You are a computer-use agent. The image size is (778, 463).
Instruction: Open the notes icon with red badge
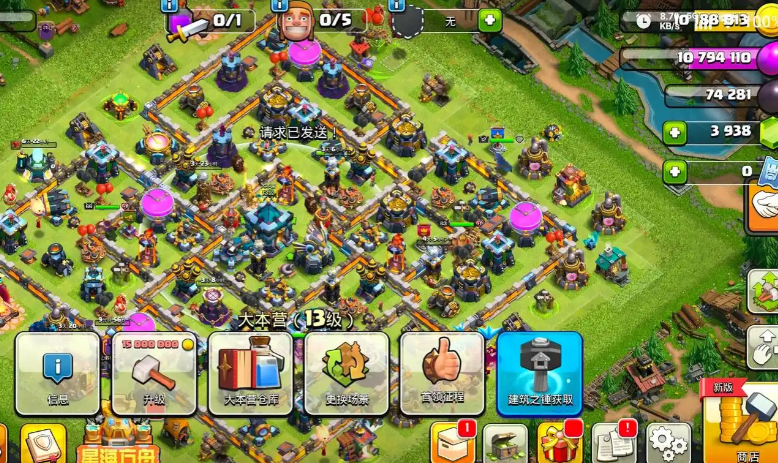612,443
